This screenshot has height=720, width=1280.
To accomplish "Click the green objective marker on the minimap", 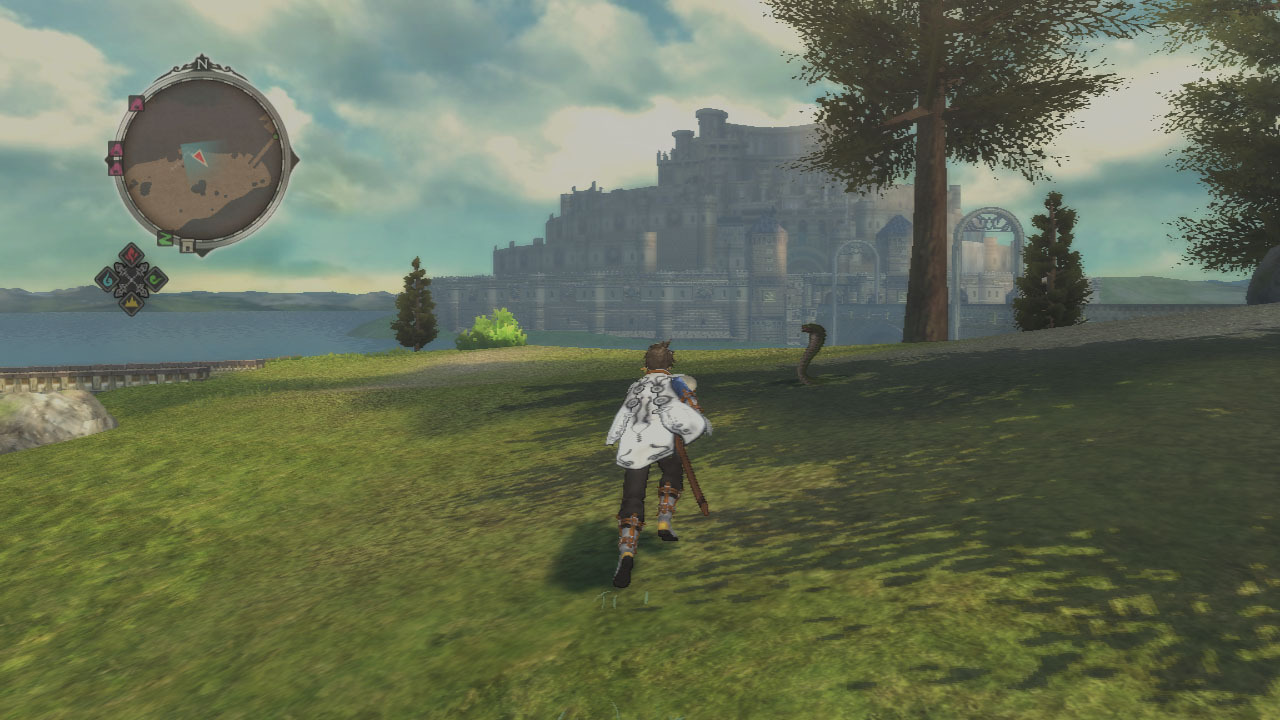I will click(166, 236).
